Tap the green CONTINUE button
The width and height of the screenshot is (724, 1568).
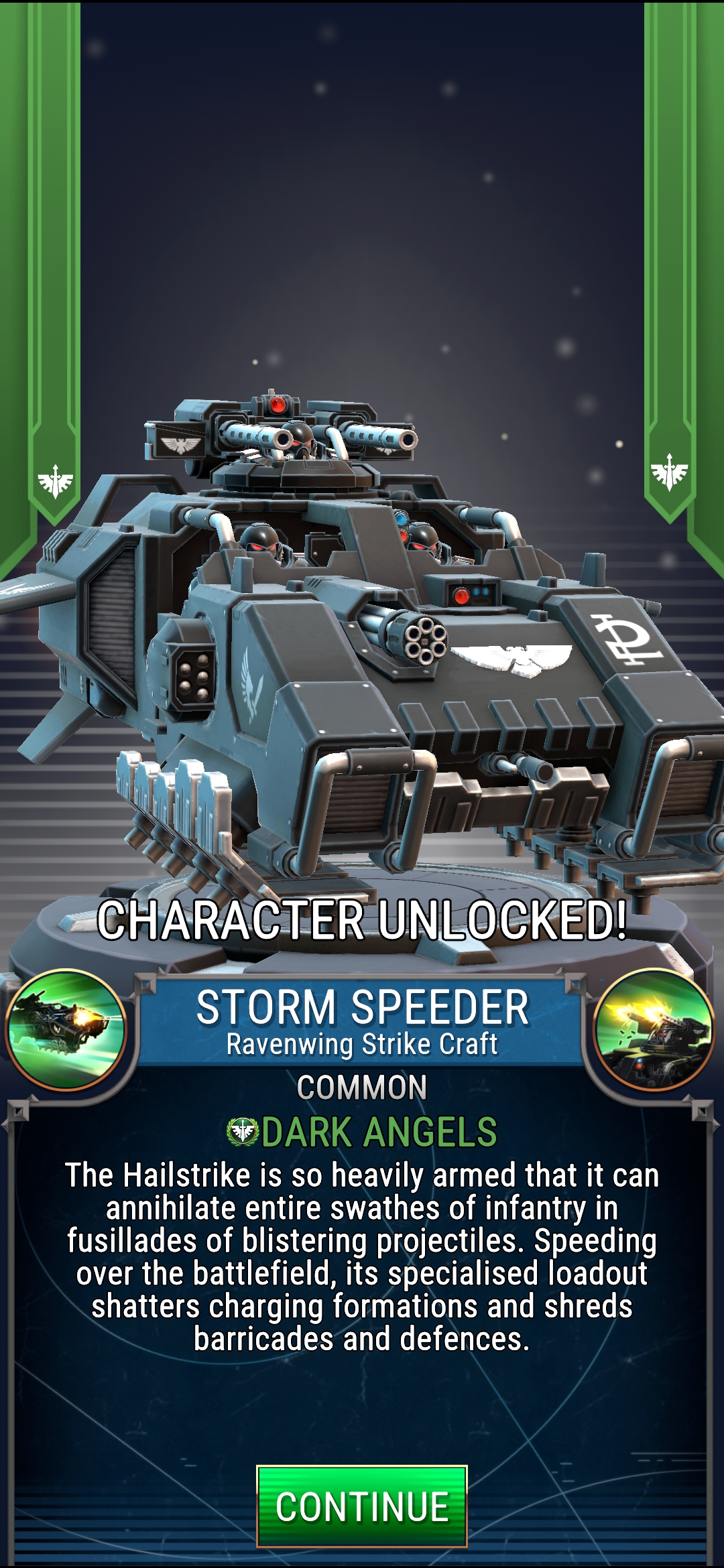pos(362,1506)
